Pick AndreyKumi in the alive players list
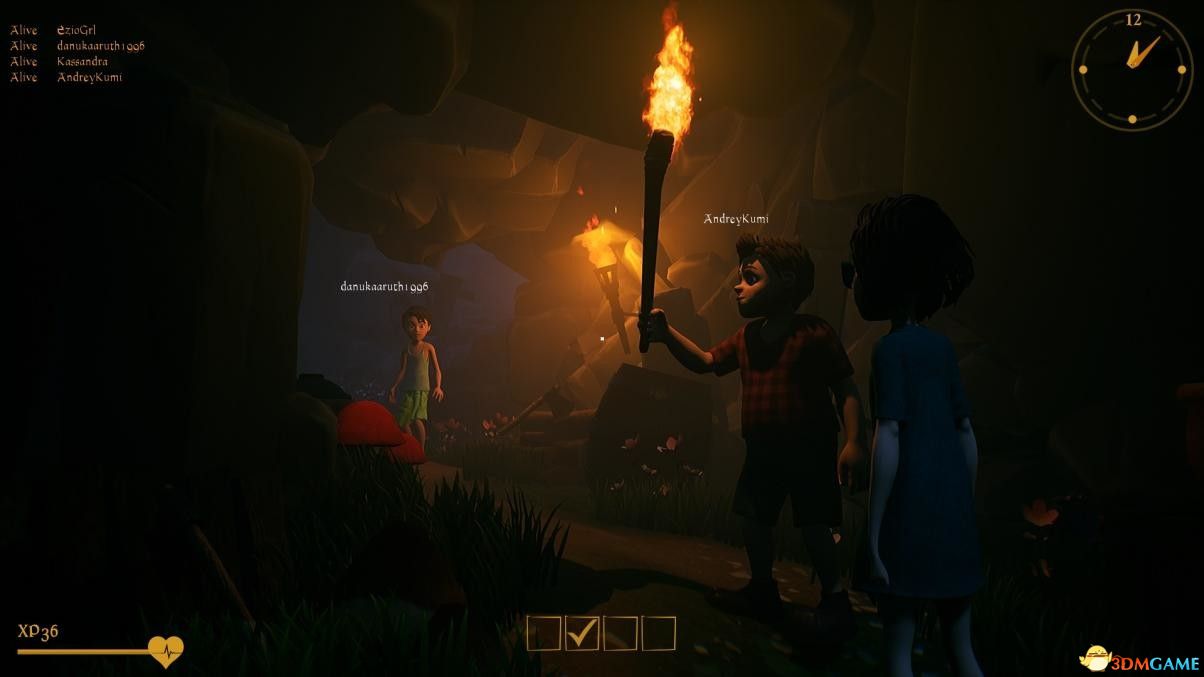The width and height of the screenshot is (1204, 677). click(89, 77)
